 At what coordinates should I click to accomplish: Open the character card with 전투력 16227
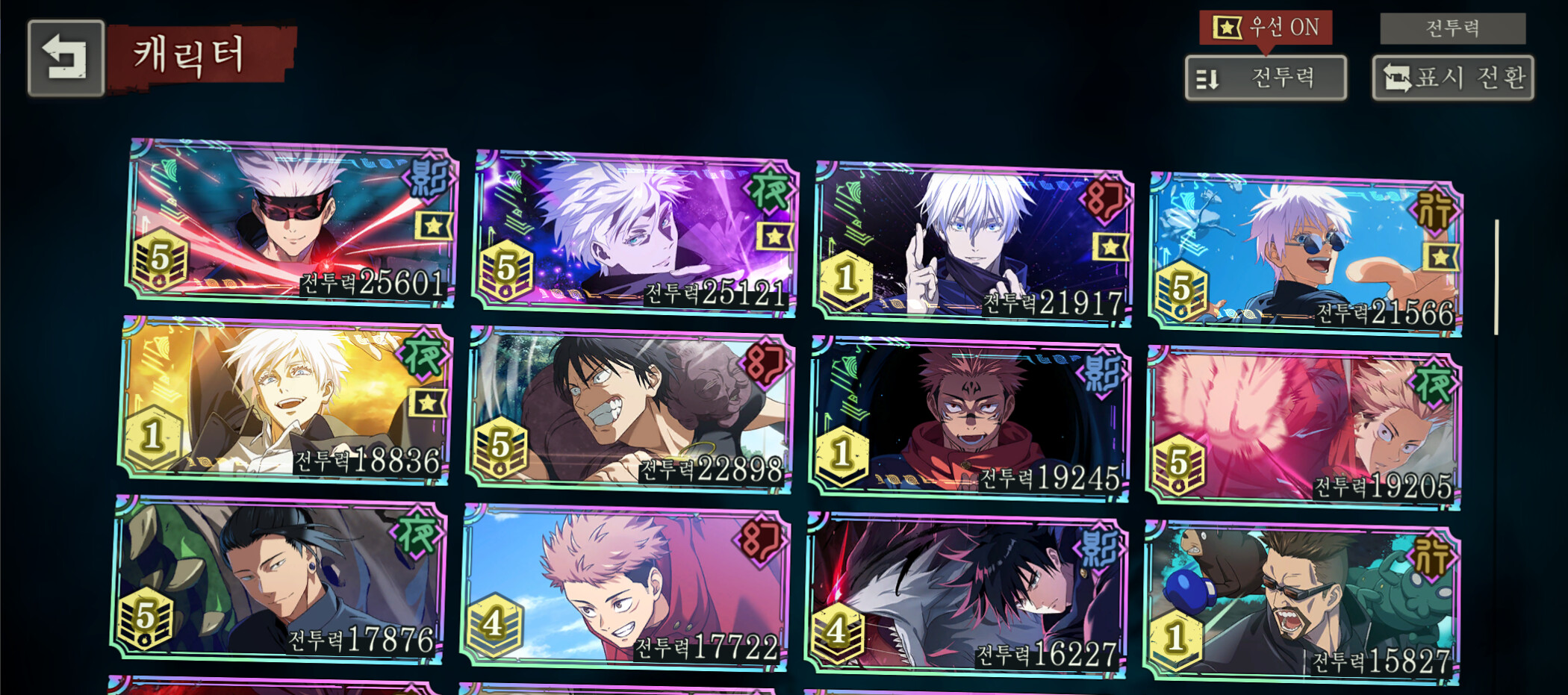pos(965,595)
